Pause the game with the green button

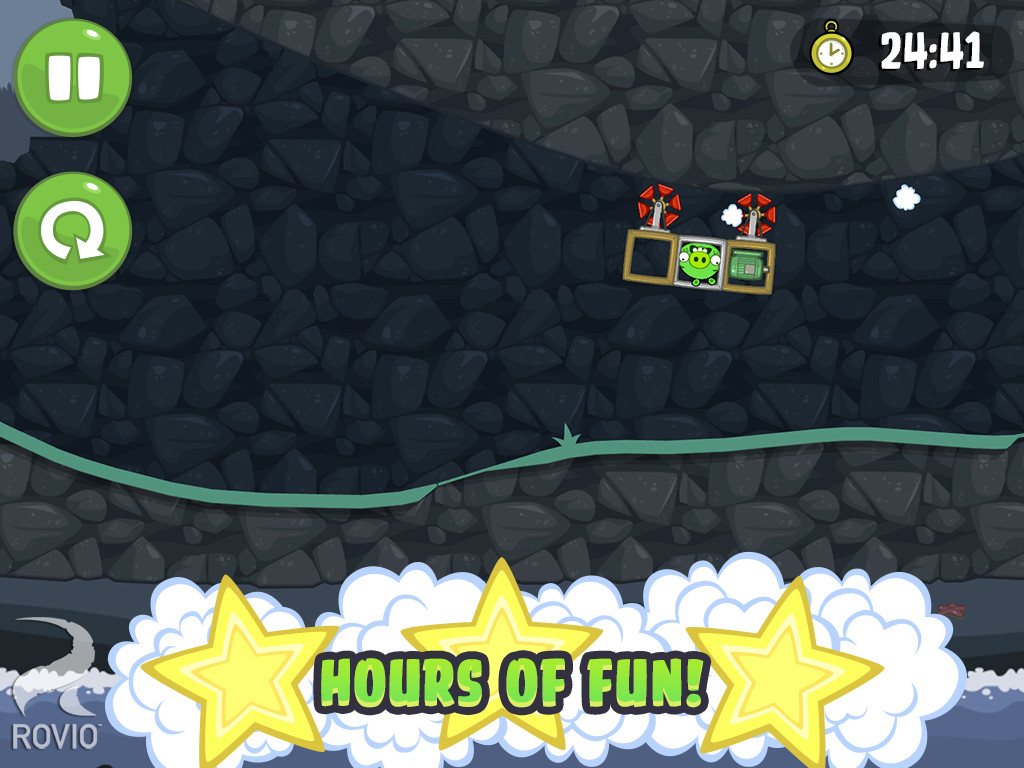click(x=73, y=76)
